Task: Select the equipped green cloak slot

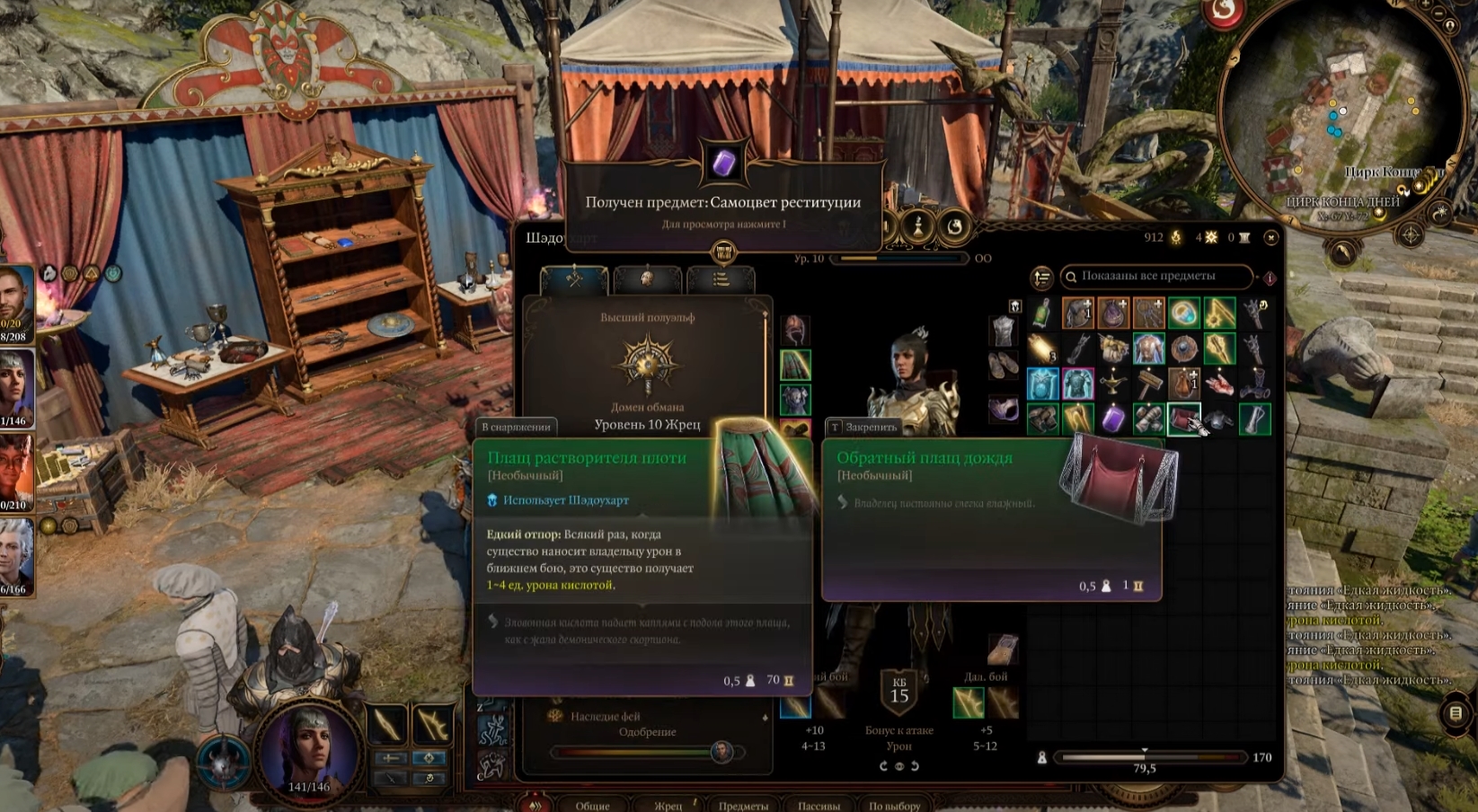Action: (795, 365)
